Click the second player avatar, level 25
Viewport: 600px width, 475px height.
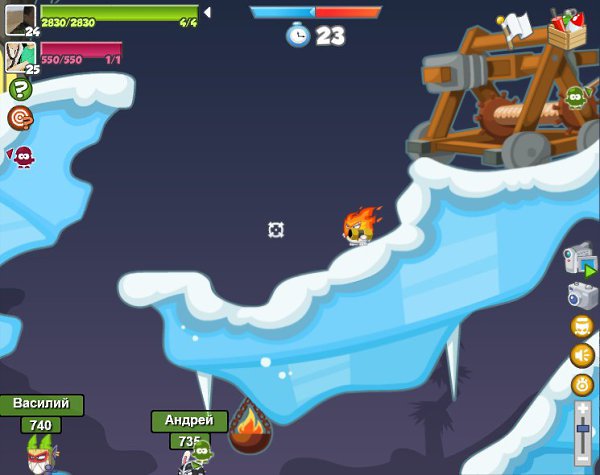pos(19,57)
